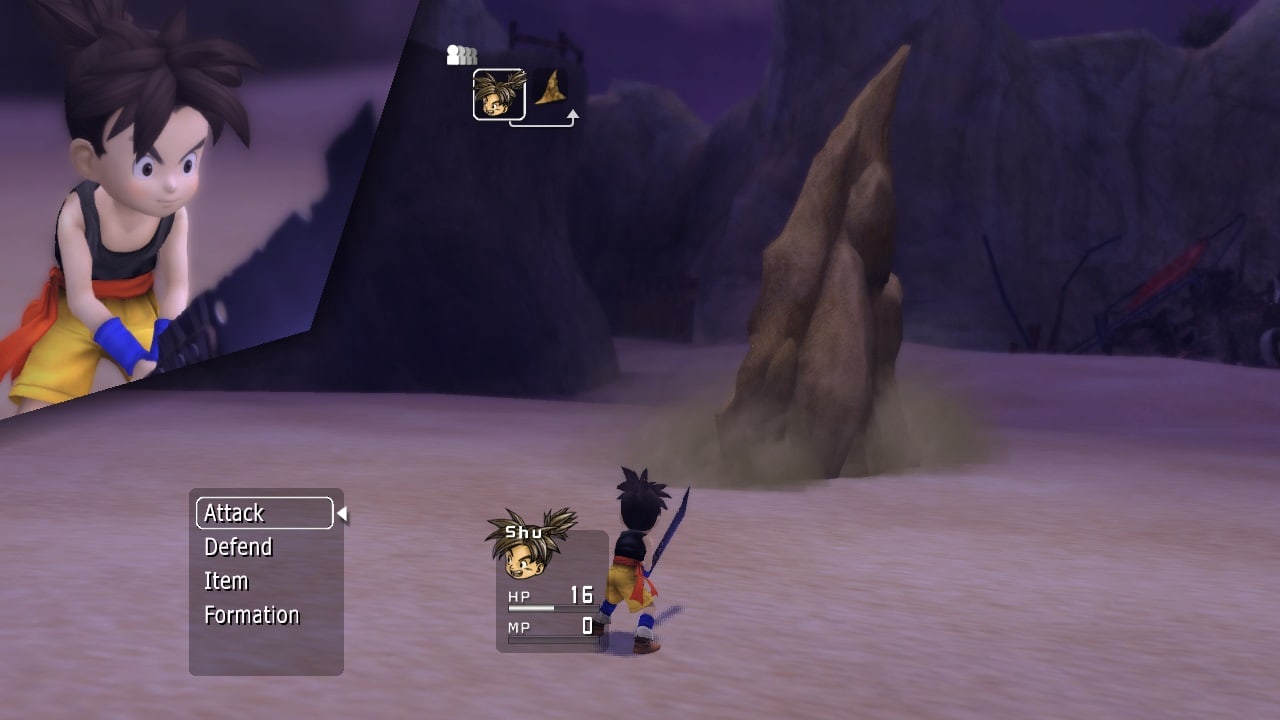
Task: Click Shu's portrait in the turn order
Action: (499, 95)
